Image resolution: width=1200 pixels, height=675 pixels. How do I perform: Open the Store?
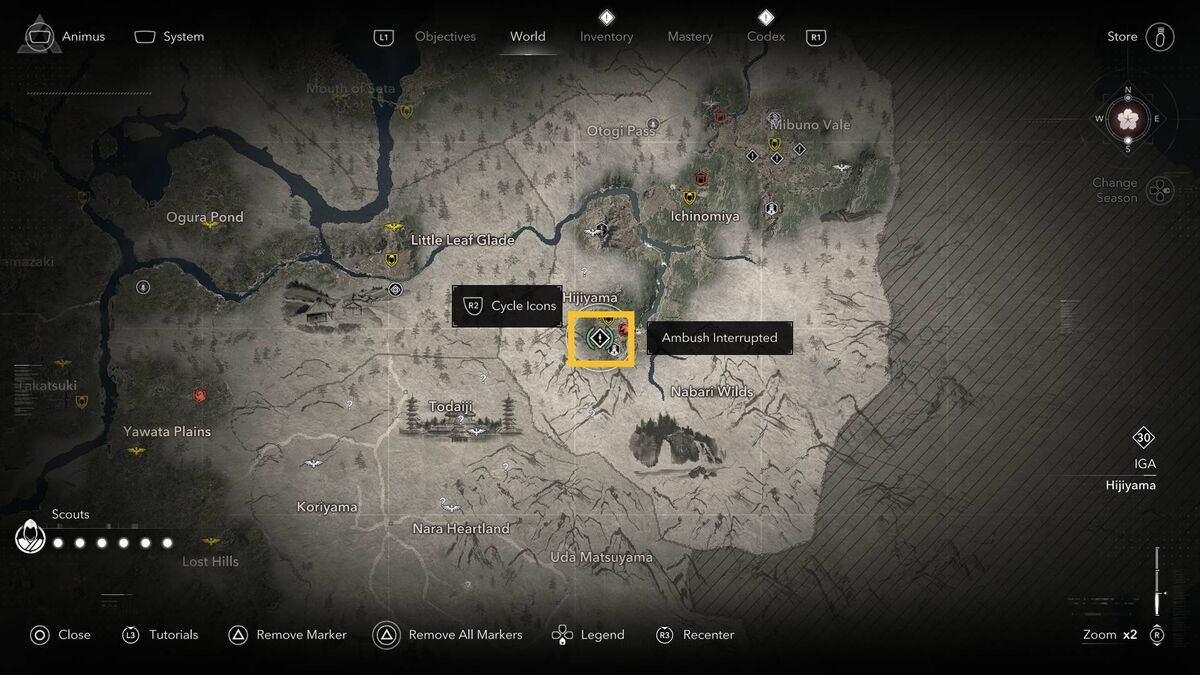[1140, 37]
